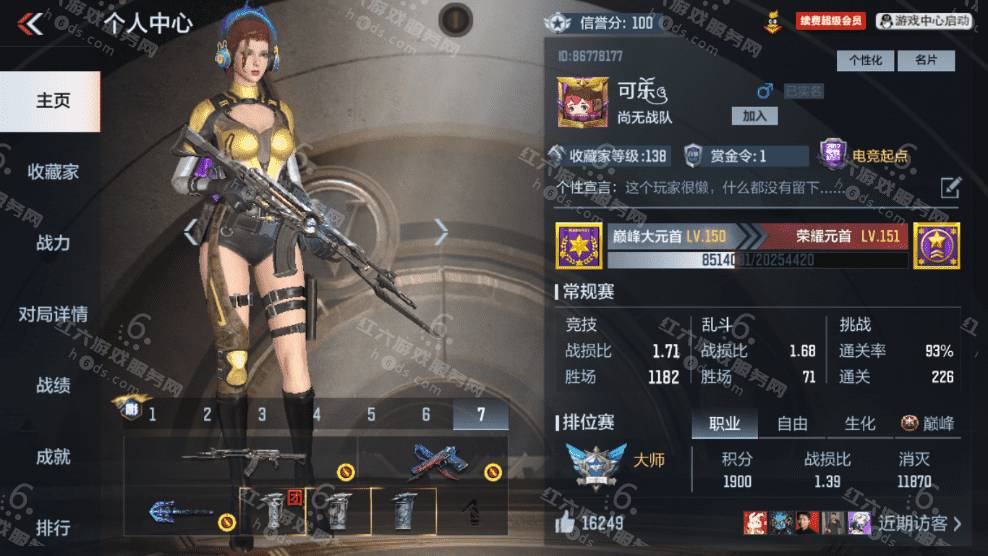988x556 pixels.
Task: Select the 巅峰 ranked tab
Action: pyautogui.click(x=928, y=424)
